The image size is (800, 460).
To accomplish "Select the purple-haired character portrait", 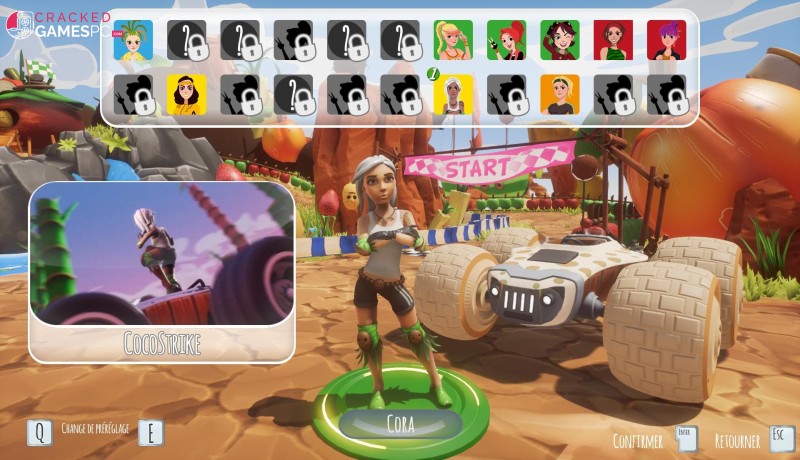I will [x=666, y=41].
